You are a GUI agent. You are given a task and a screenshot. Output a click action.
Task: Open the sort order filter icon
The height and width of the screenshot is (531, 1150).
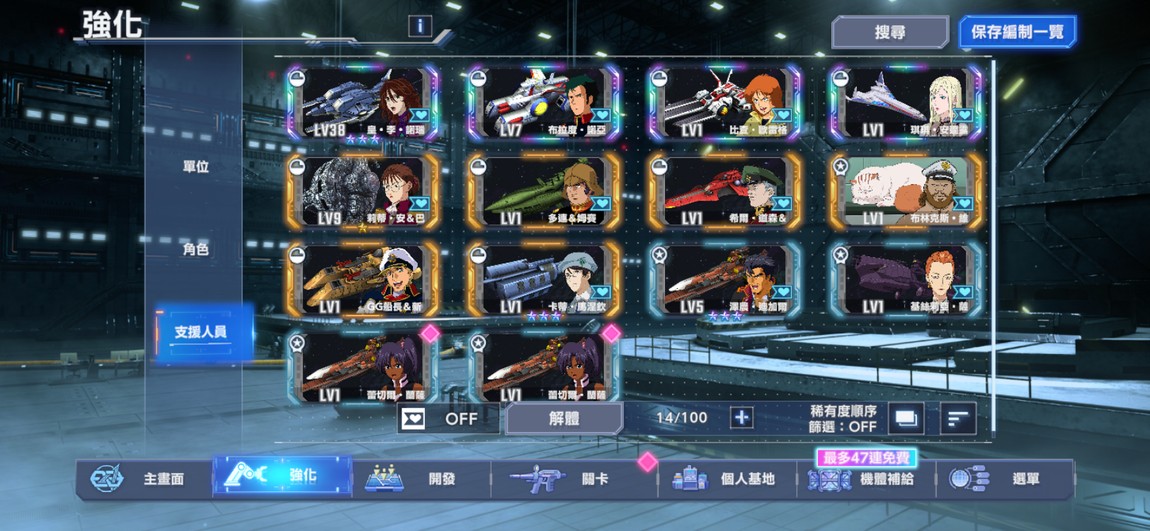tap(957, 418)
